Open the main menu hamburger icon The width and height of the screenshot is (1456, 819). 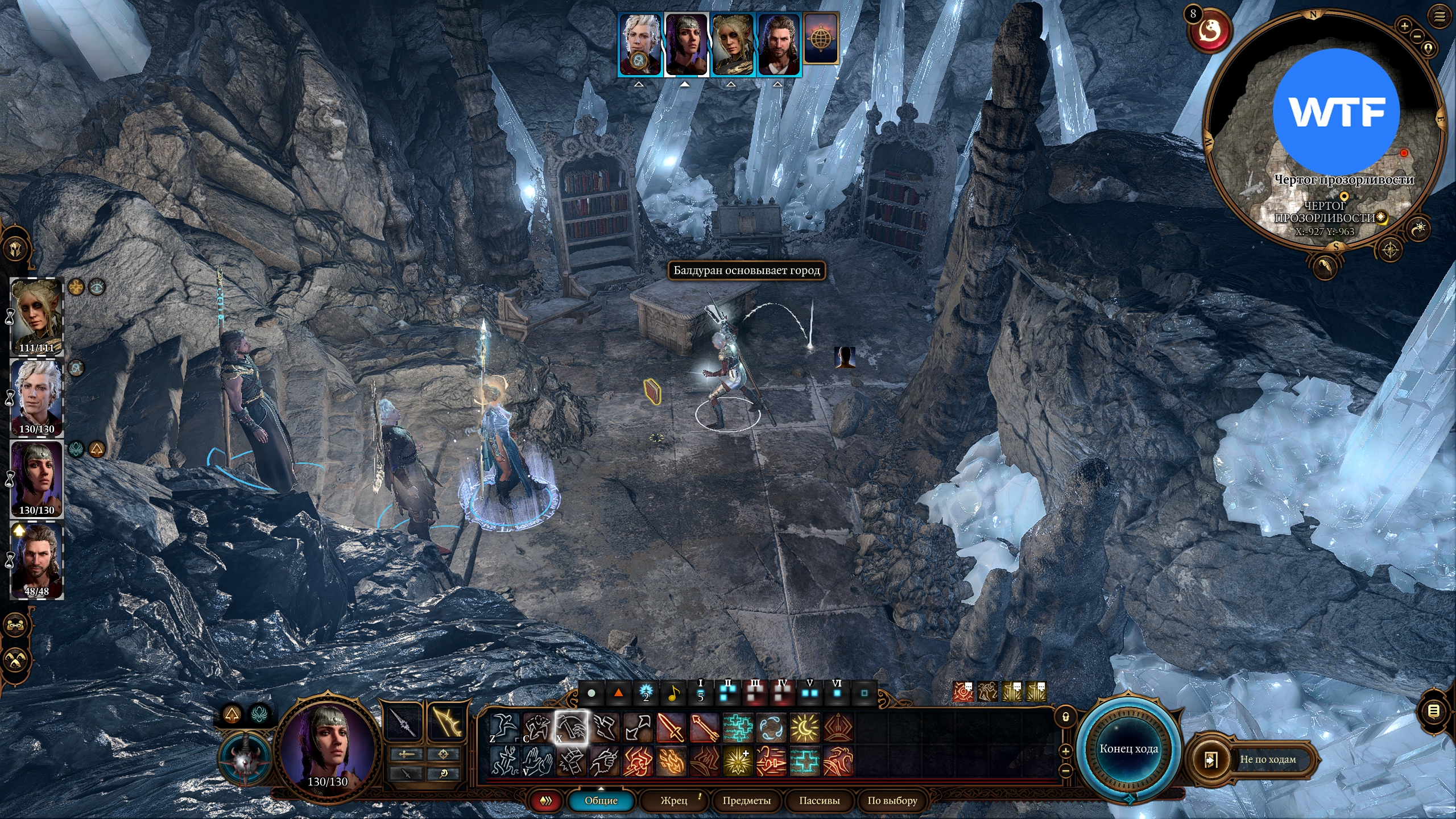pyautogui.click(x=1440, y=16)
